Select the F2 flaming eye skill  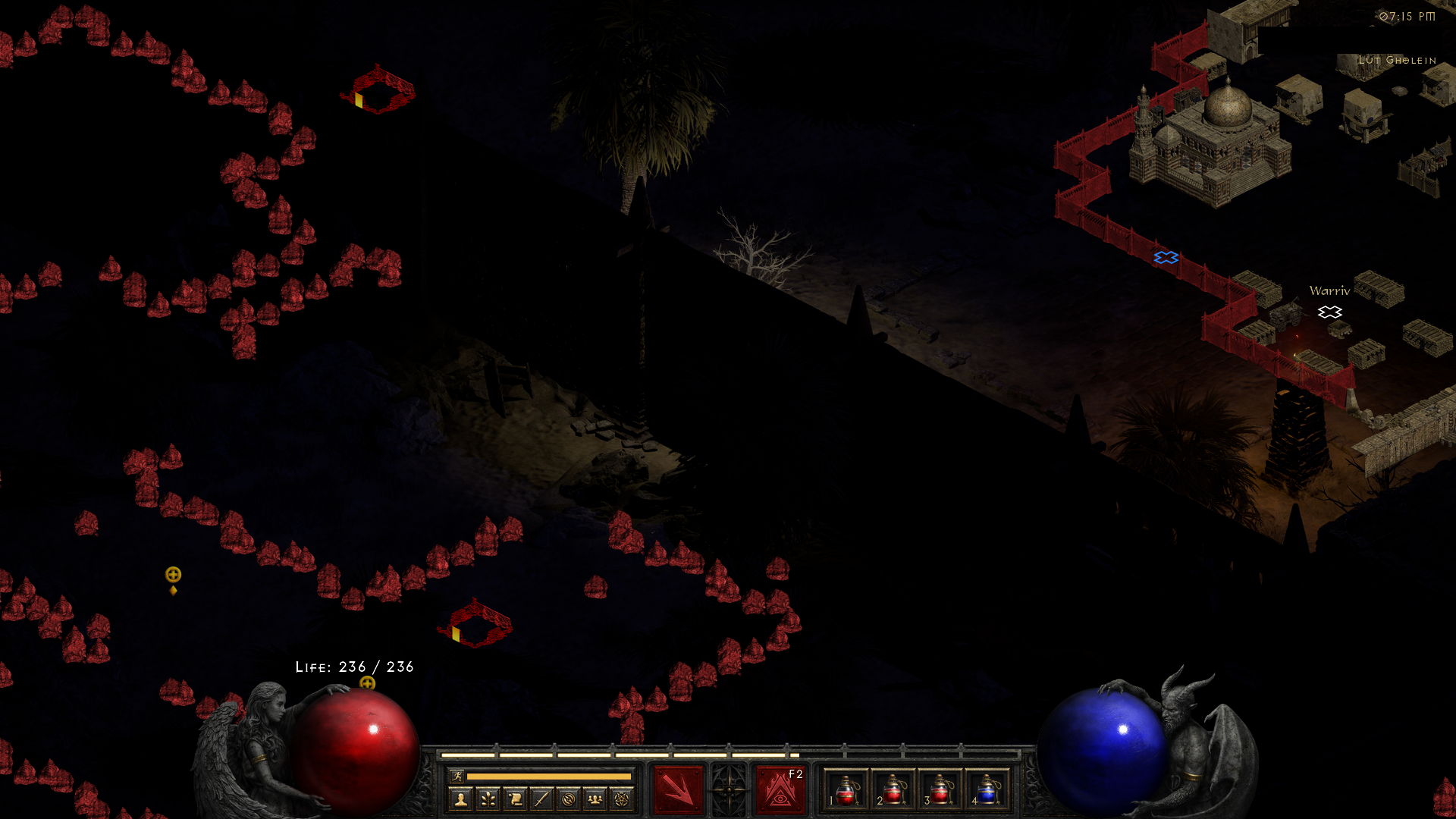click(780, 789)
